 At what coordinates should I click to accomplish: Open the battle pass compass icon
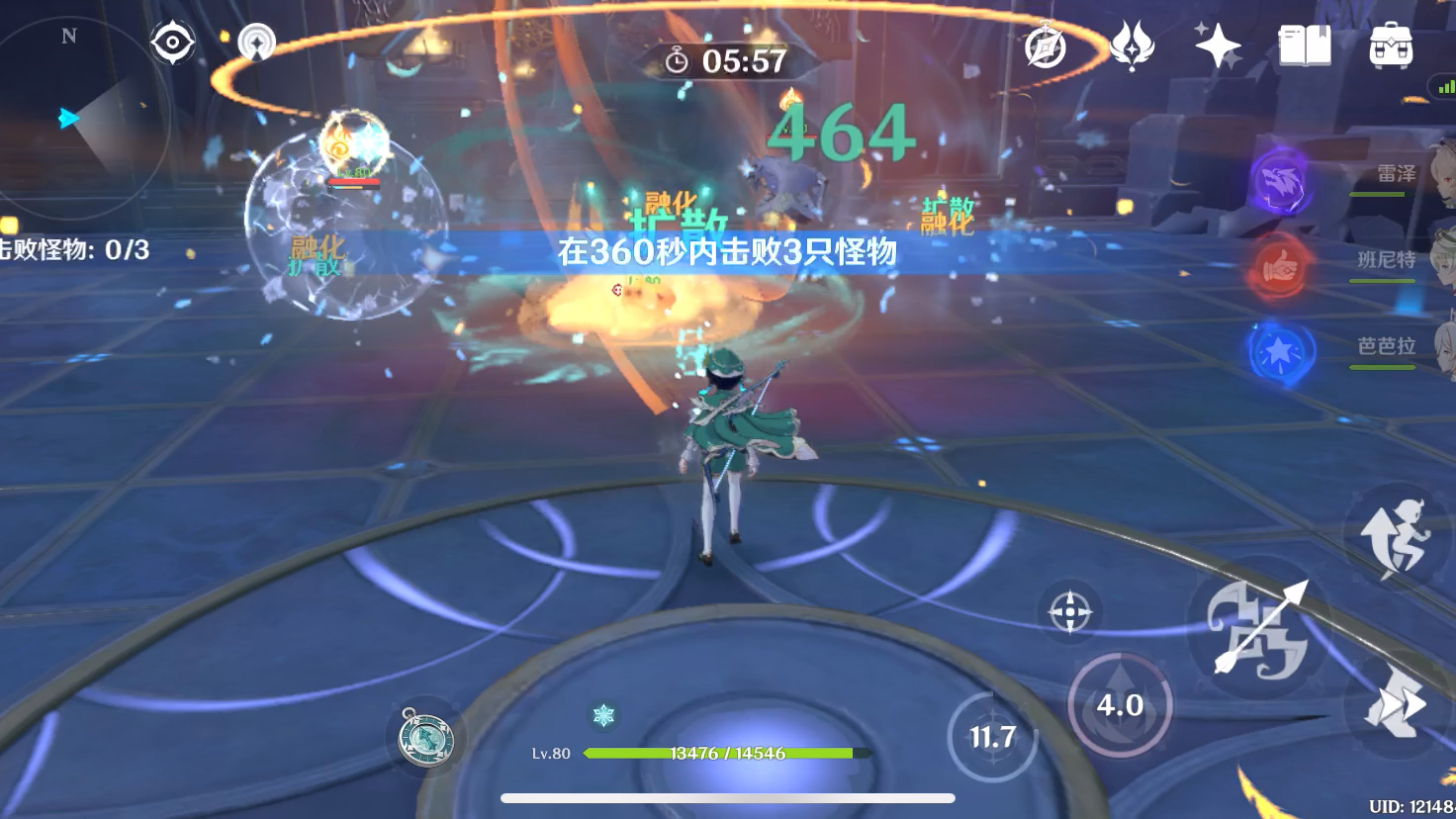(x=1047, y=45)
